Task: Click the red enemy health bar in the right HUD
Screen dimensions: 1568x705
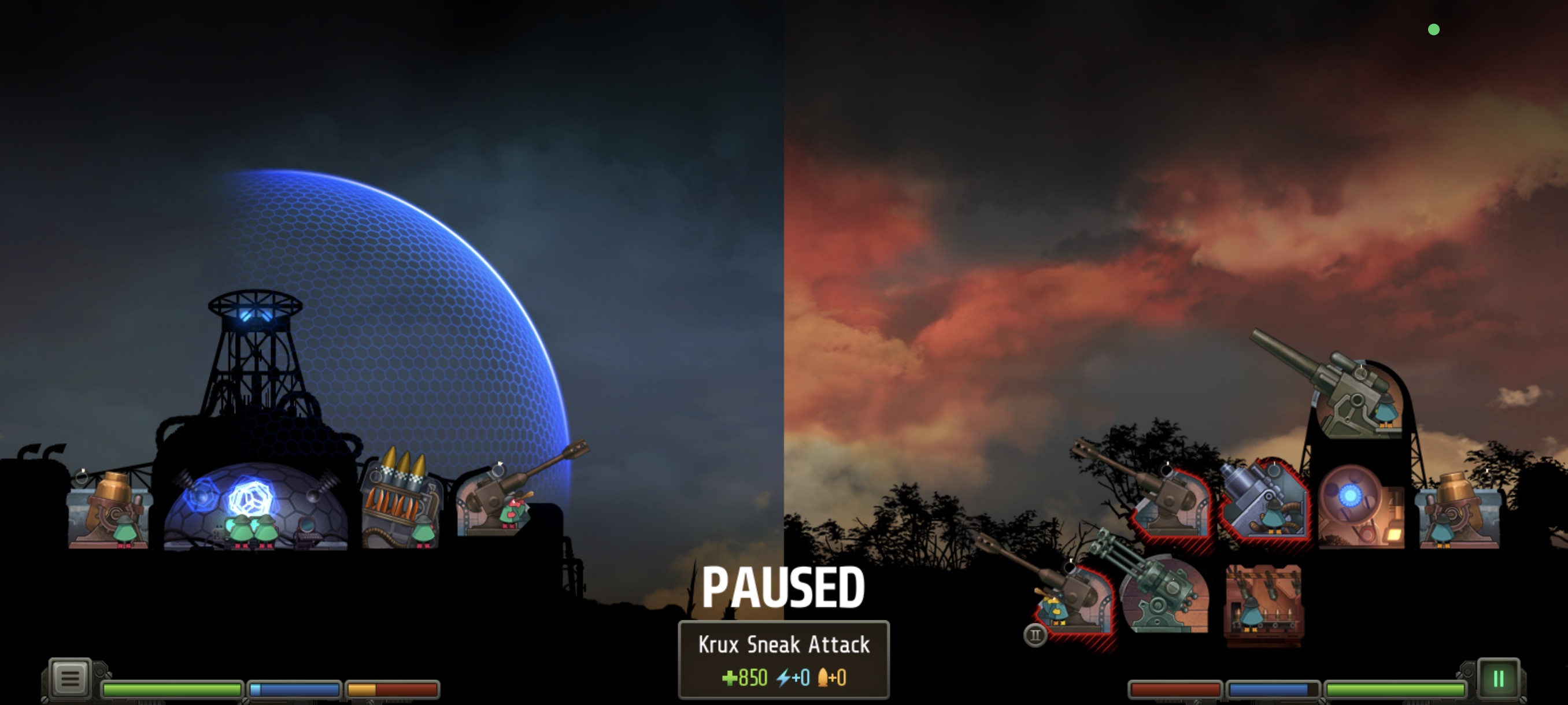Action: 1175,690
